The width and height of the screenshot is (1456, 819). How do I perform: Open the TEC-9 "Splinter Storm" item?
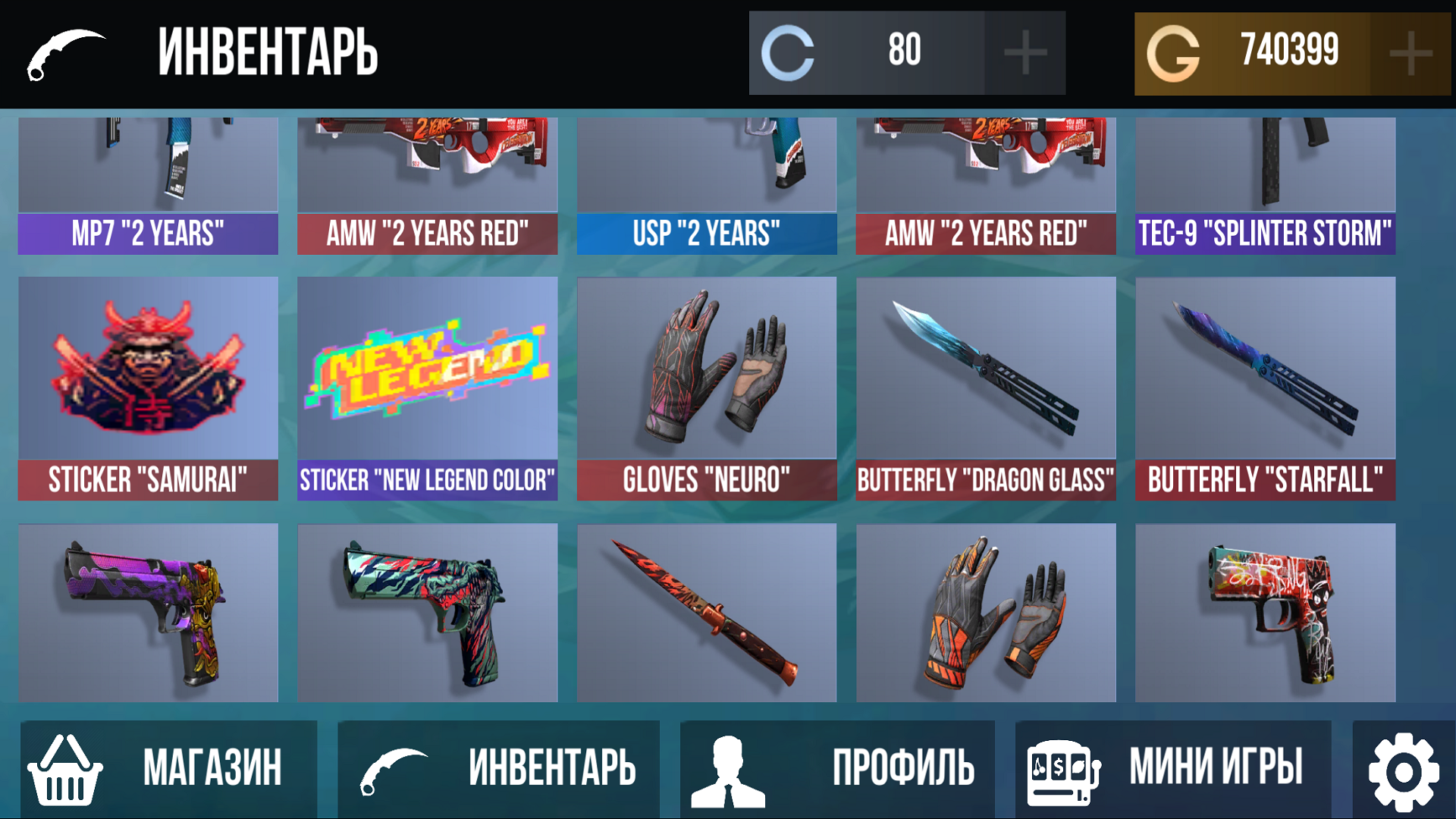(1265, 182)
